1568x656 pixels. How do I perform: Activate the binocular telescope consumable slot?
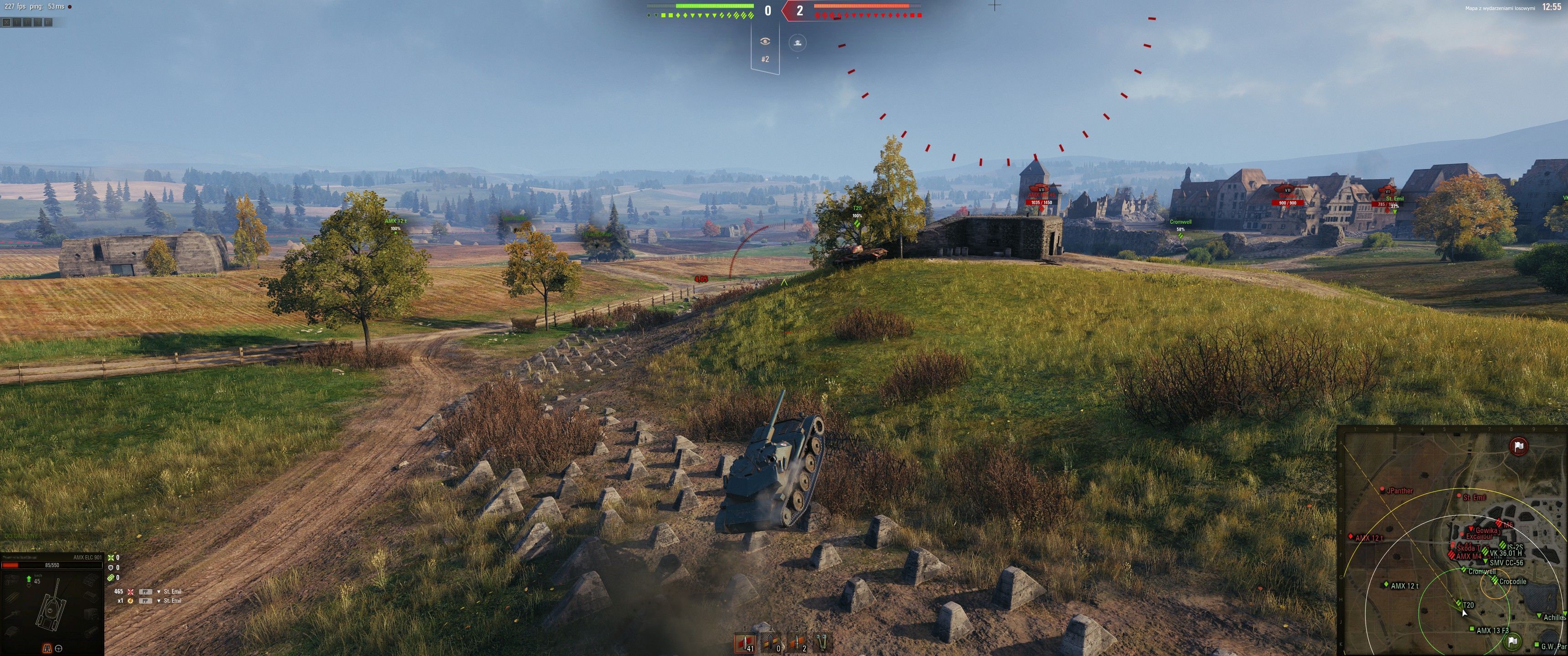coord(823,643)
